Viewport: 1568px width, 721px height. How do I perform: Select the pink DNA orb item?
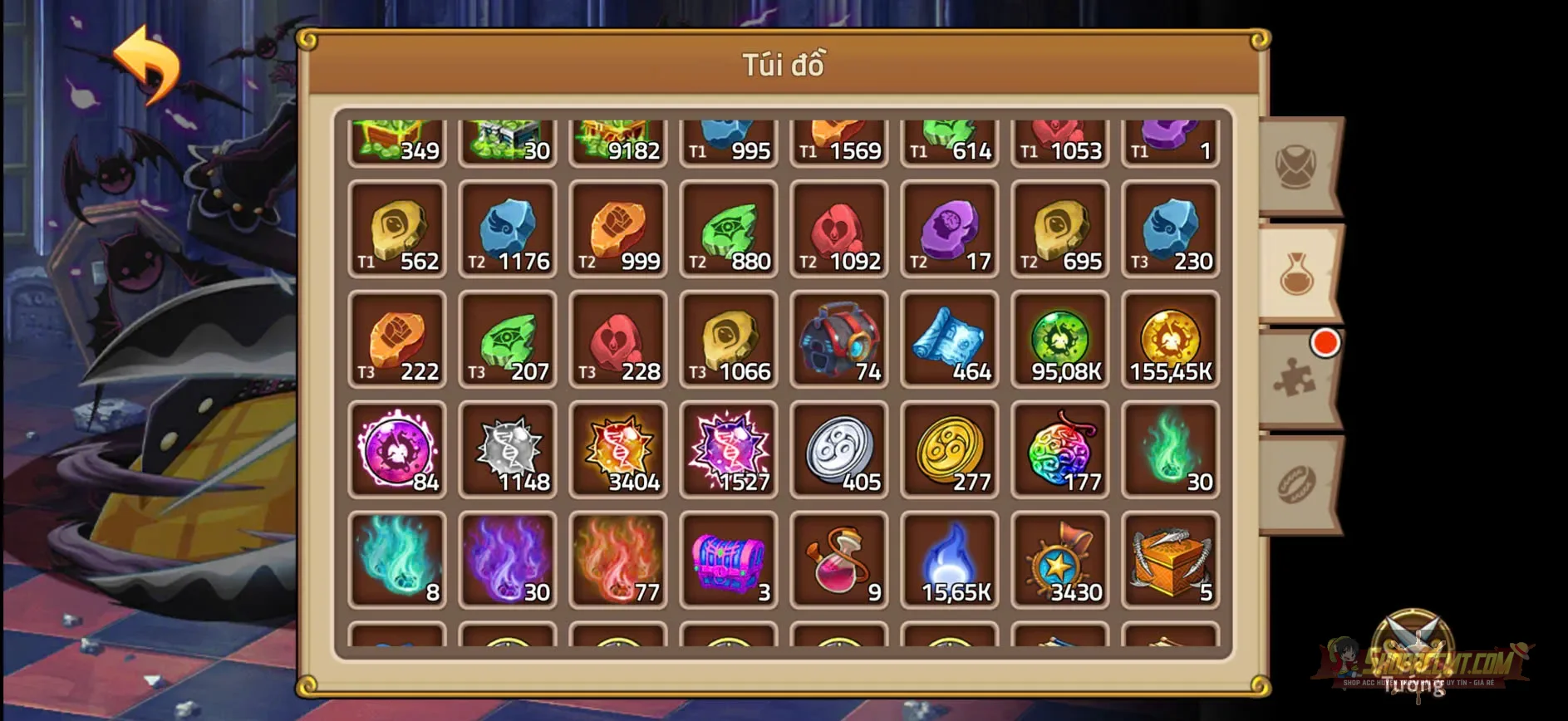click(396, 451)
